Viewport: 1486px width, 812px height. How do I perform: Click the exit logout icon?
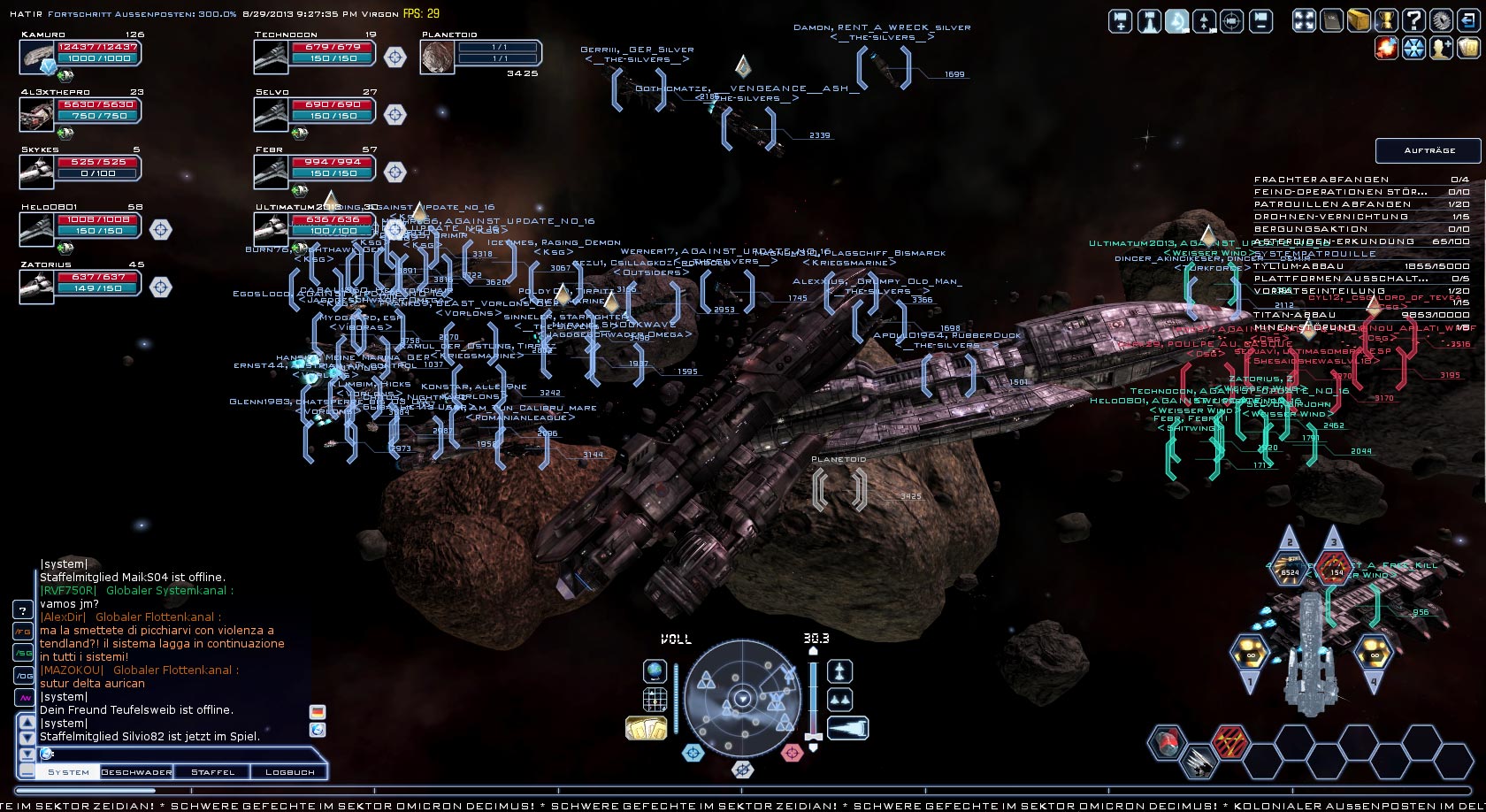(x=1469, y=19)
